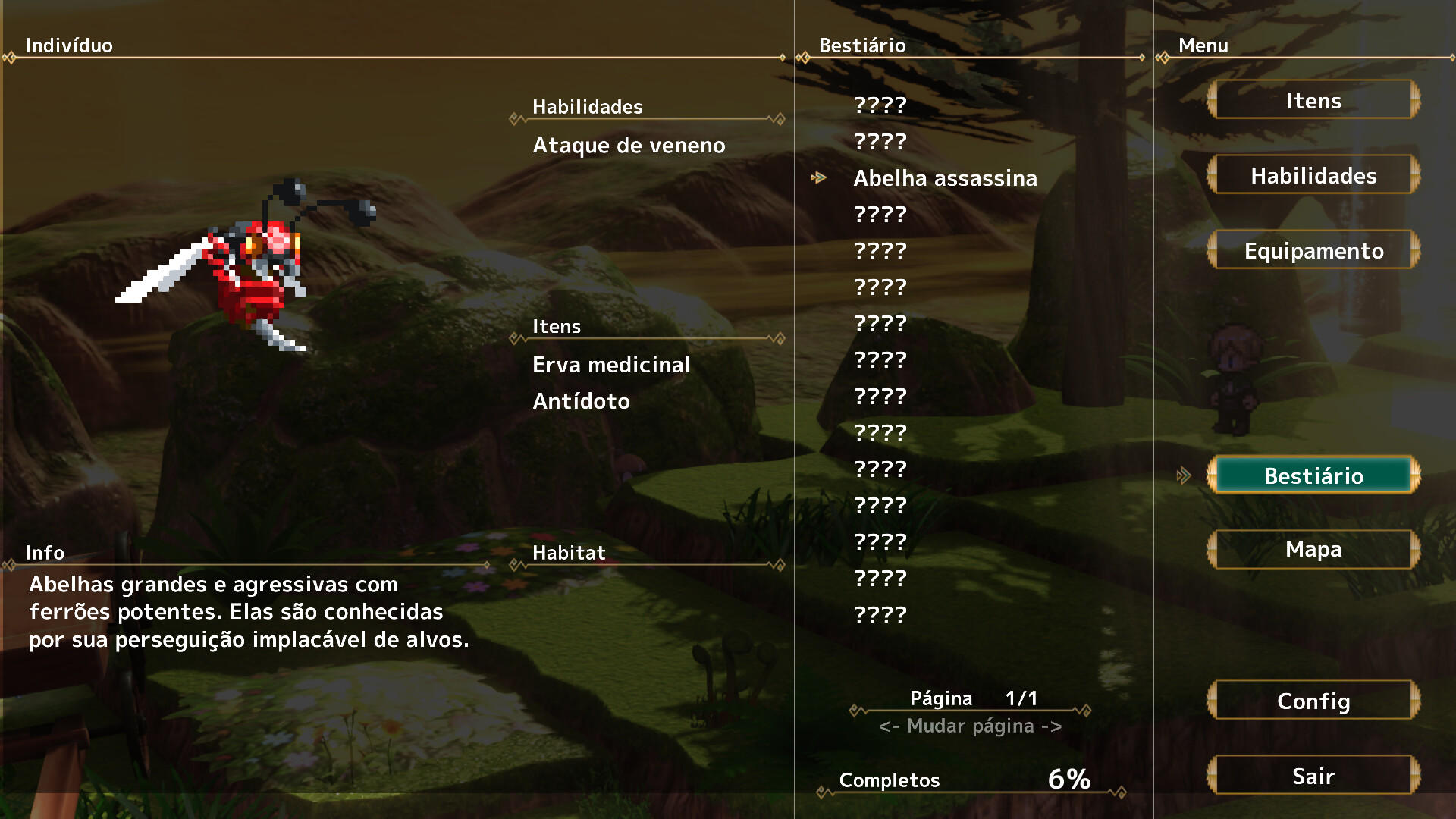Click the Página 1/1 indicator
1456x819 pixels.
pos(973,698)
